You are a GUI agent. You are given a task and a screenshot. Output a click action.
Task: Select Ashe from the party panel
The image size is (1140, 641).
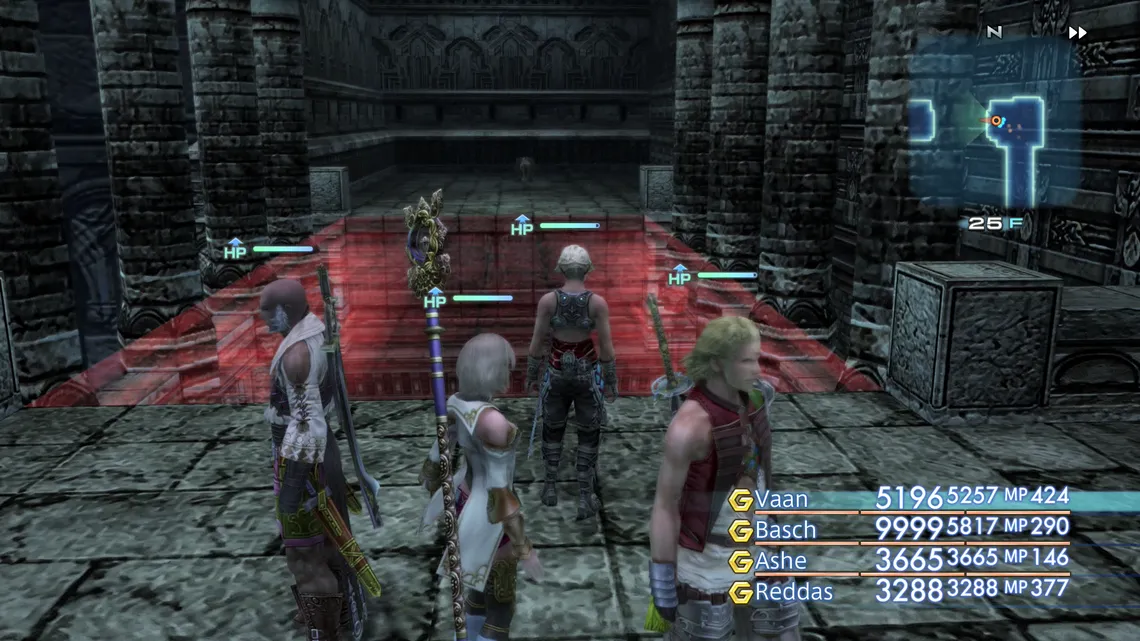pyautogui.click(x=781, y=561)
